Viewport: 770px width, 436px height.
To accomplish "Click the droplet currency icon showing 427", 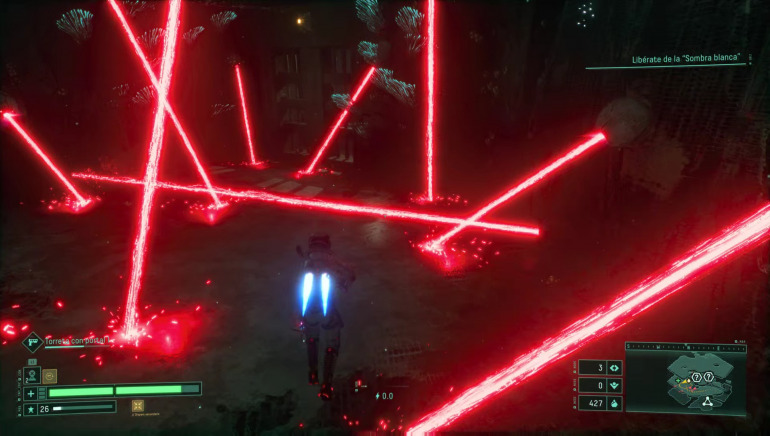I will [x=613, y=403].
